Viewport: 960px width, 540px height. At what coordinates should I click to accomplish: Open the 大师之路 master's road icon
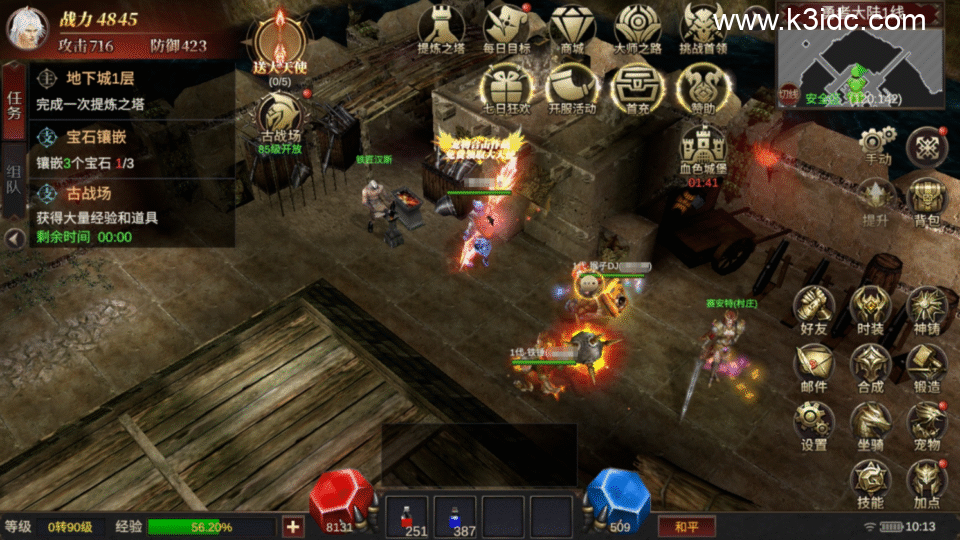pos(638,26)
